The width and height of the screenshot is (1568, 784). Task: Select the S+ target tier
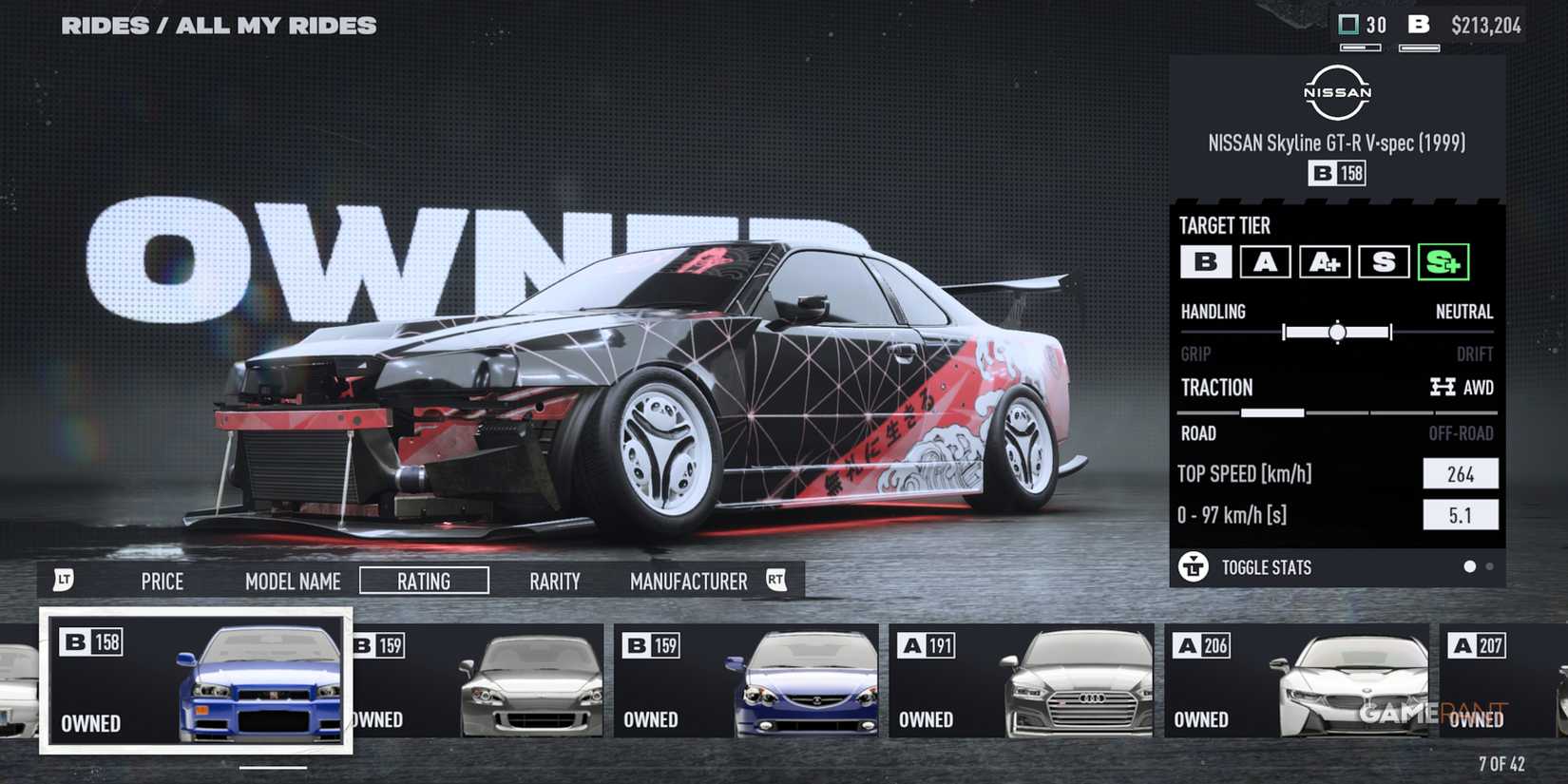1444,263
